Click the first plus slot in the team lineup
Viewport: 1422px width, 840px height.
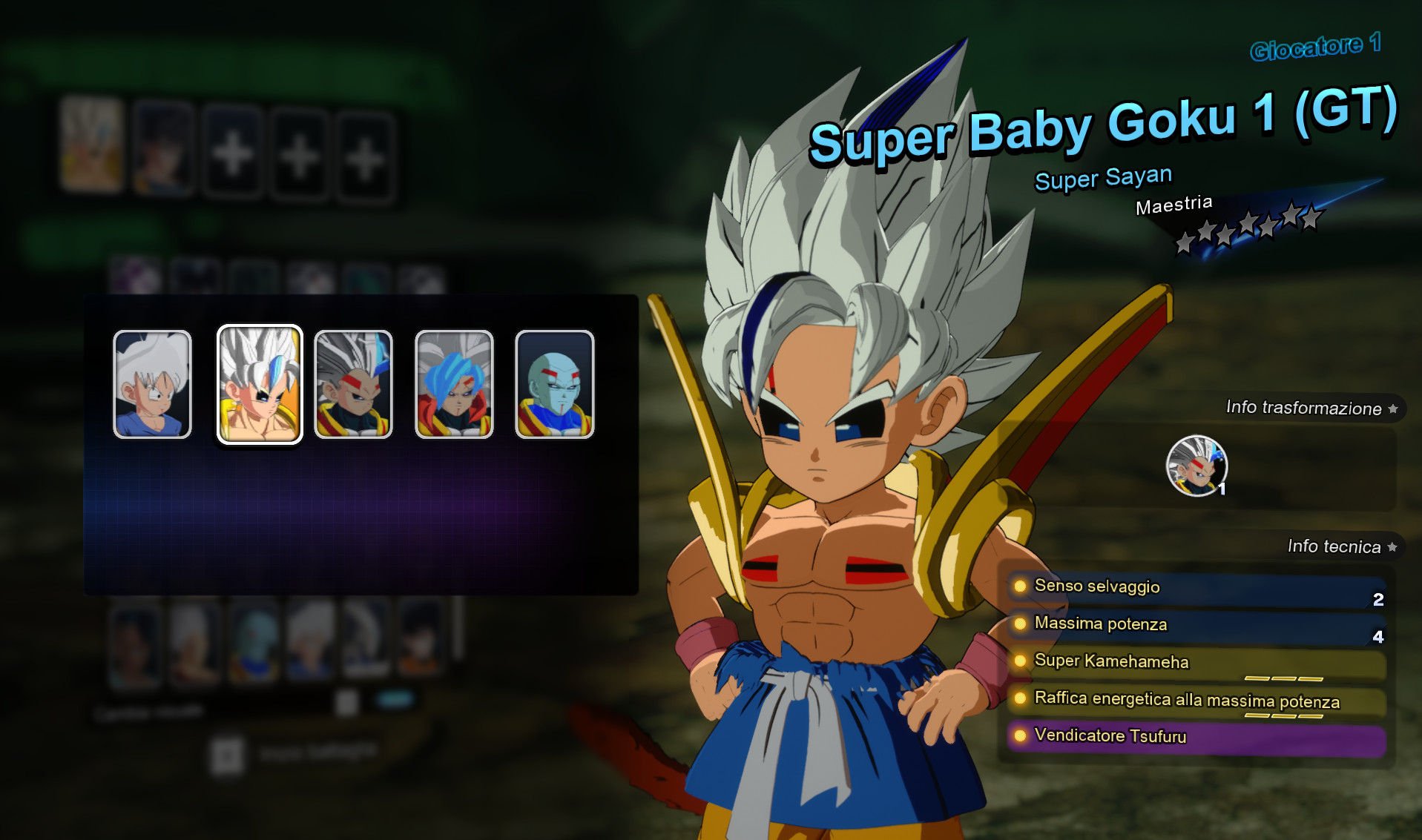click(231, 153)
